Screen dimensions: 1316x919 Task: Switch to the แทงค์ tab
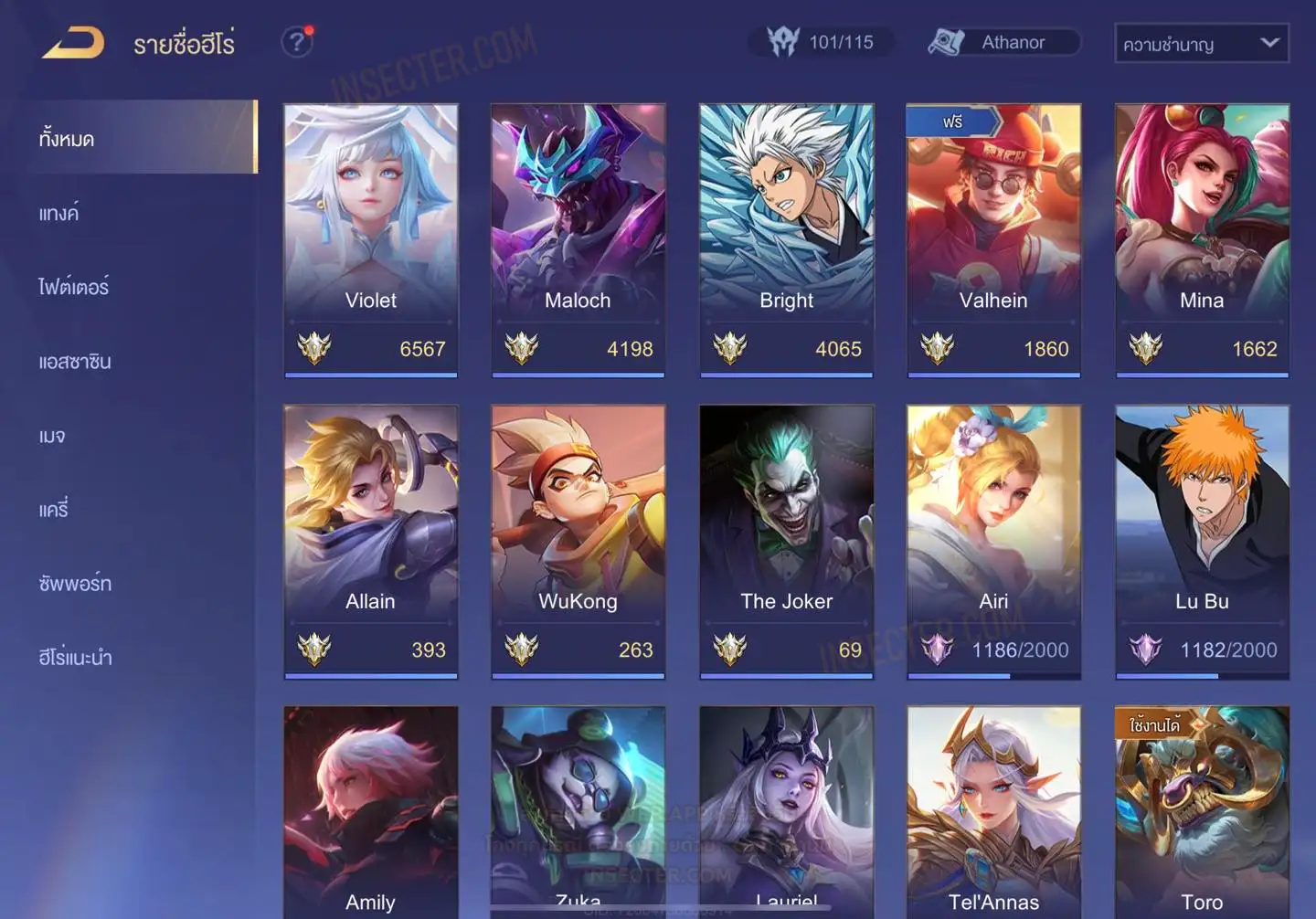point(60,213)
